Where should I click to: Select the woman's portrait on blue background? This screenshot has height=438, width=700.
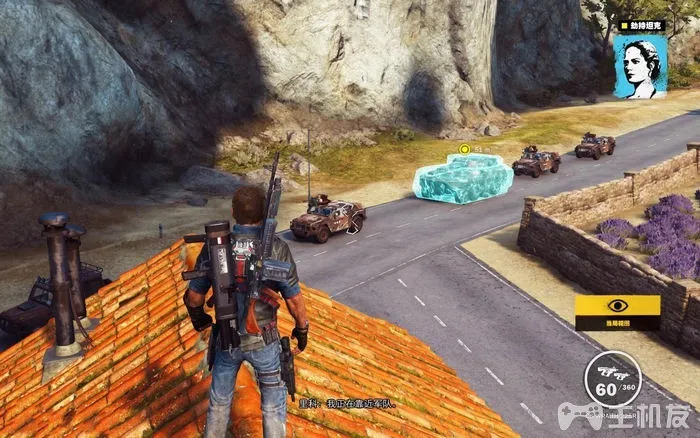pos(640,66)
